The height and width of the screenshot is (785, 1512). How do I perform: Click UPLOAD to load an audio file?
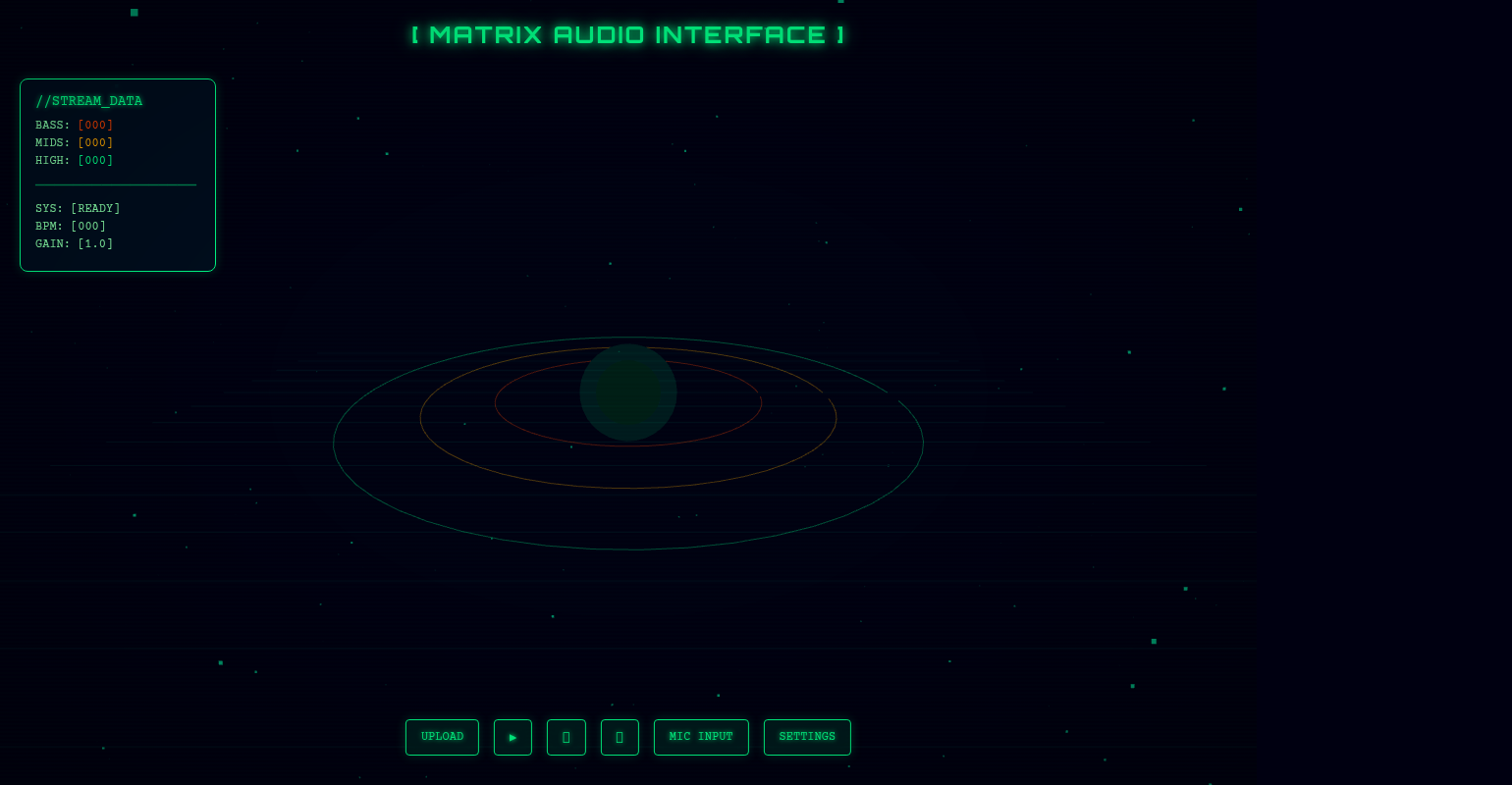(x=442, y=737)
